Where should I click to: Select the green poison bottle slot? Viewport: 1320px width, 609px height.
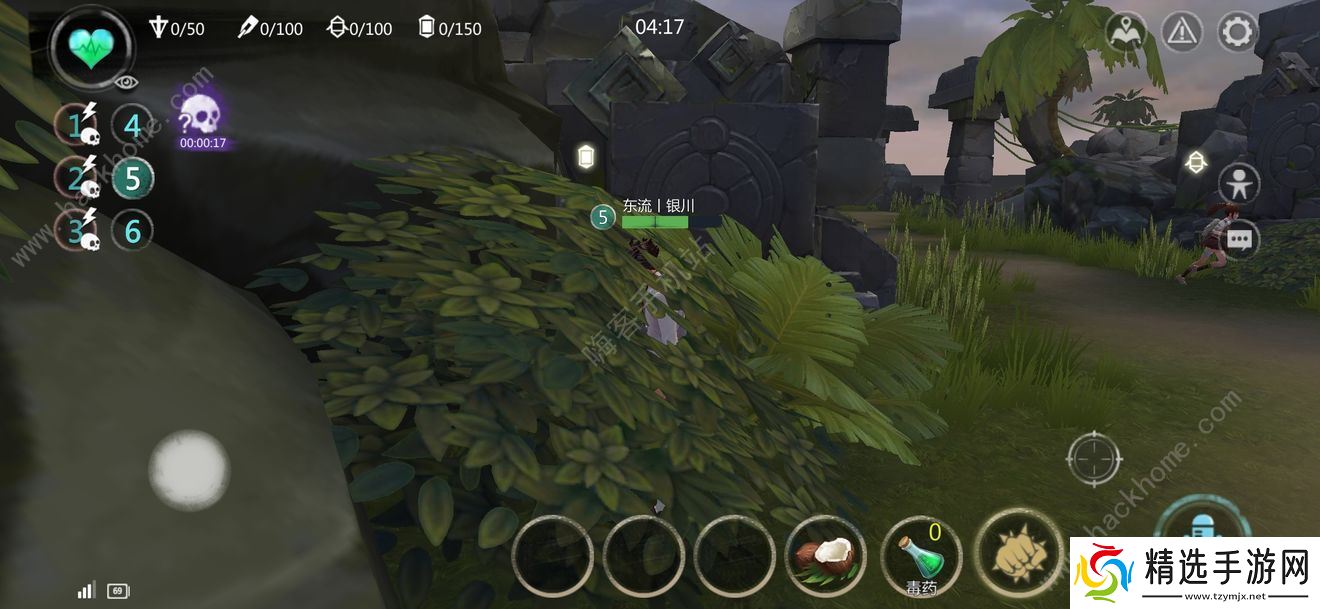pos(921,556)
